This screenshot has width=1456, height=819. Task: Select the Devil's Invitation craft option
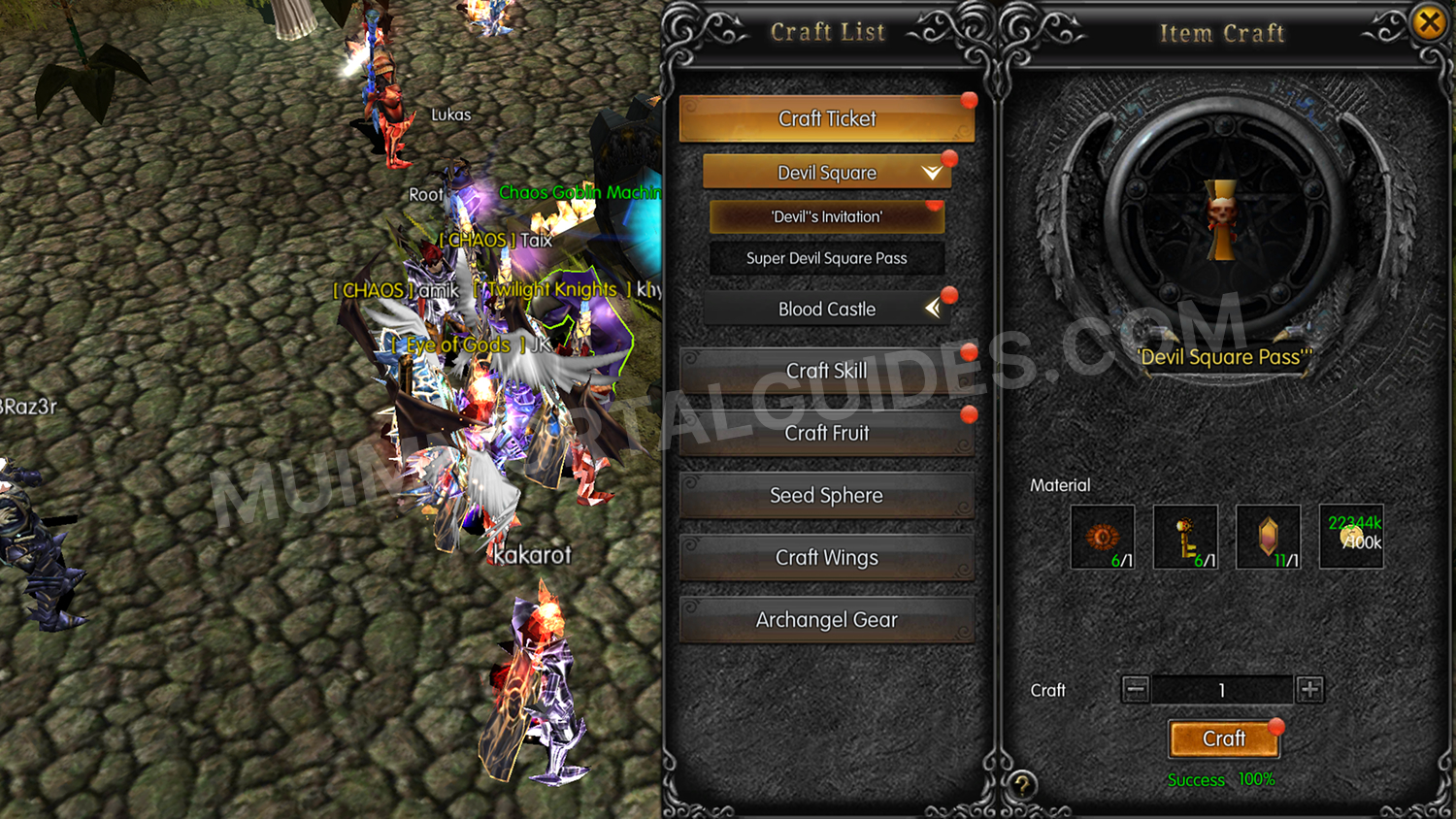827,216
